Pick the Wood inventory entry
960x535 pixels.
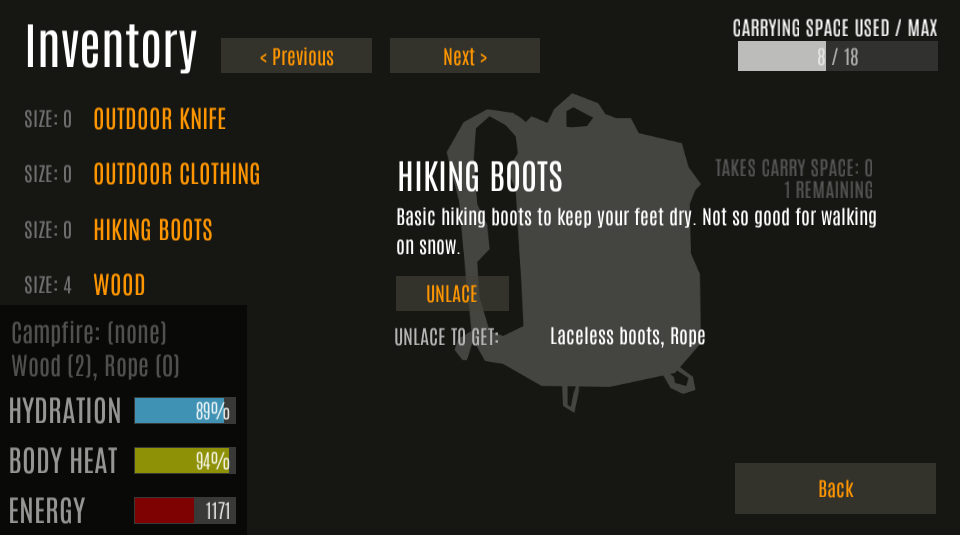(x=119, y=285)
